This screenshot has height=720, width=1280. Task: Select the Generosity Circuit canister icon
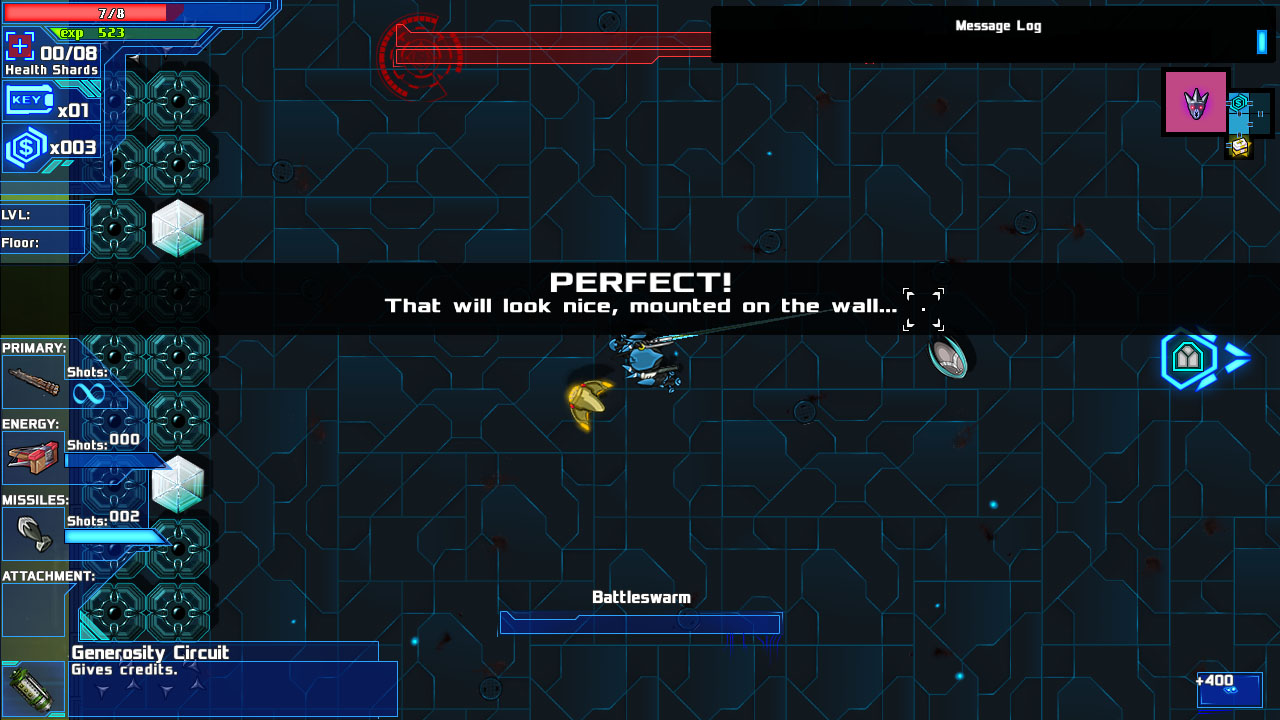point(33,688)
